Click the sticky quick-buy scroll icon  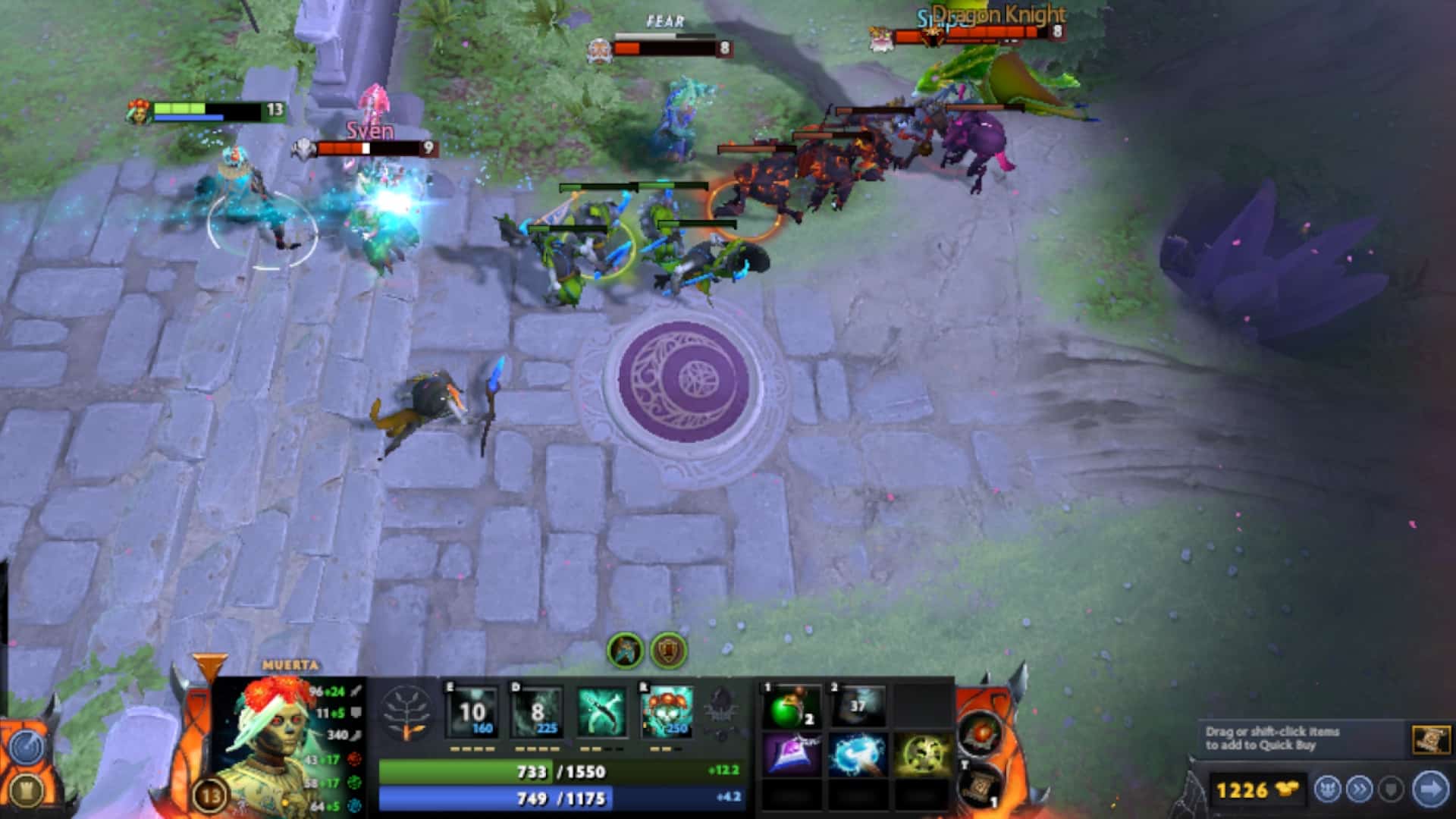point(1432,739)
